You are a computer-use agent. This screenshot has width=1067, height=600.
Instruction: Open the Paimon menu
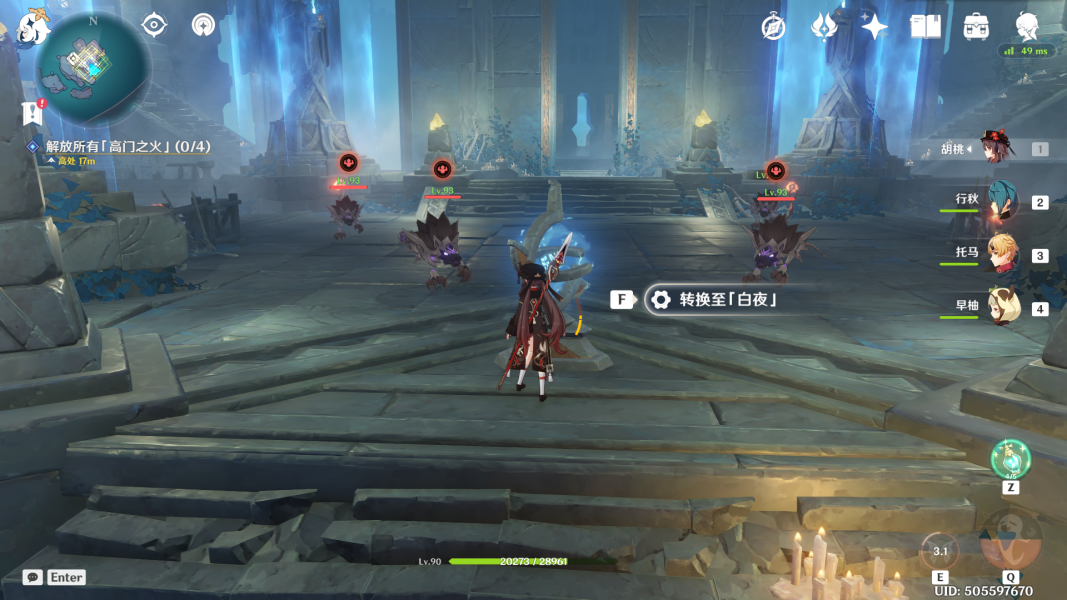pyautogui.click(x=33, y=28)
